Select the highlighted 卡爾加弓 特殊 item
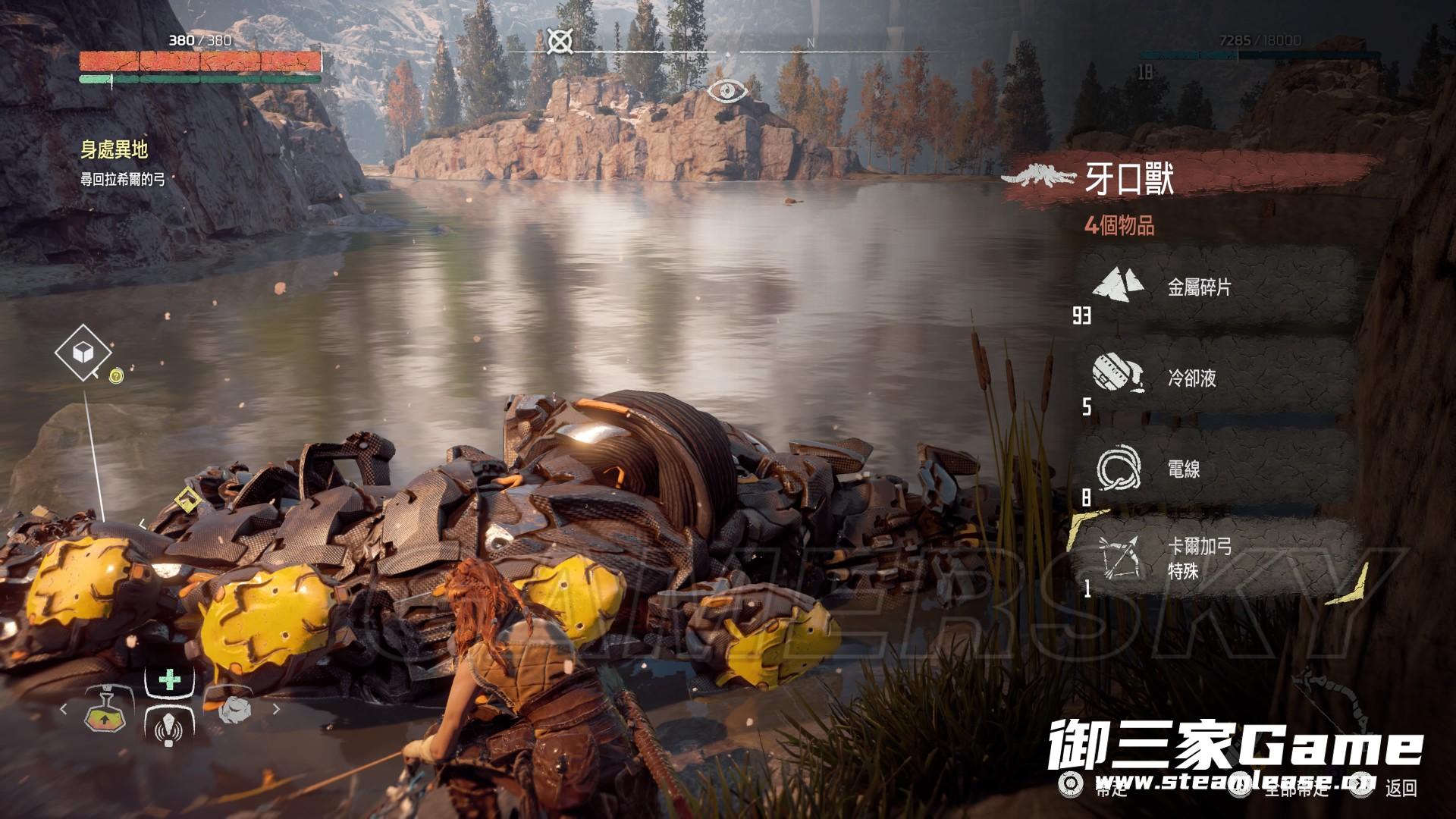Image resolution: width=1456 pixels, height=819 pixels. (x=1213, y=559)
